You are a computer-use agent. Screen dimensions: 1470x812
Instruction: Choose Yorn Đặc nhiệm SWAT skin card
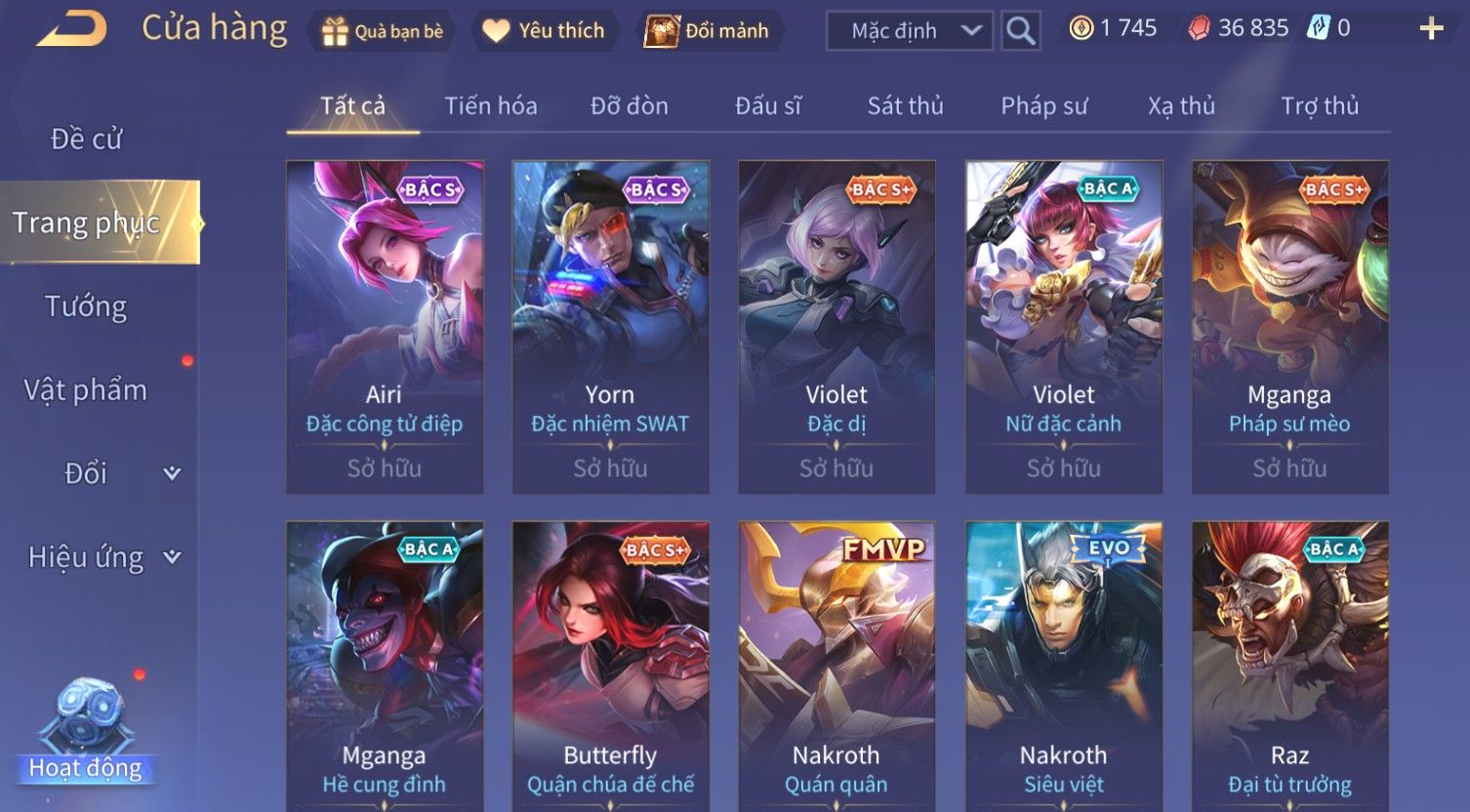click(610, 326)
